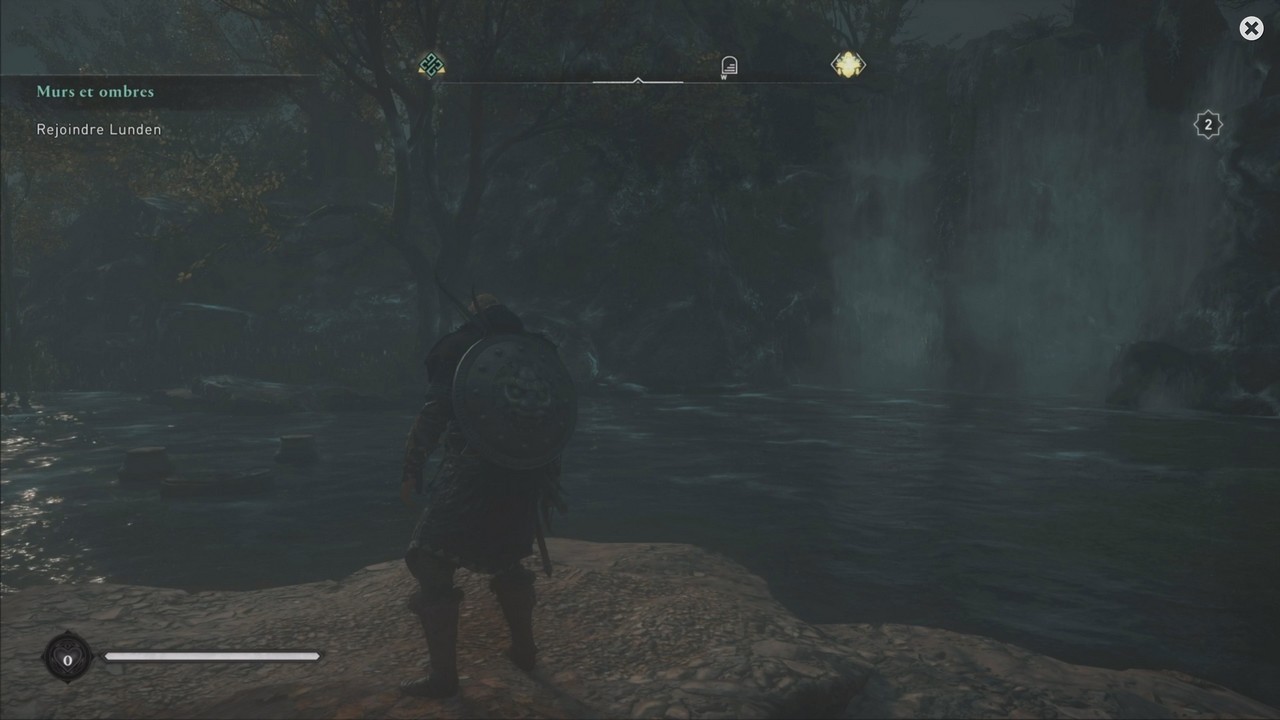Expand the compass marker under the chevron

tap(637, 82)
